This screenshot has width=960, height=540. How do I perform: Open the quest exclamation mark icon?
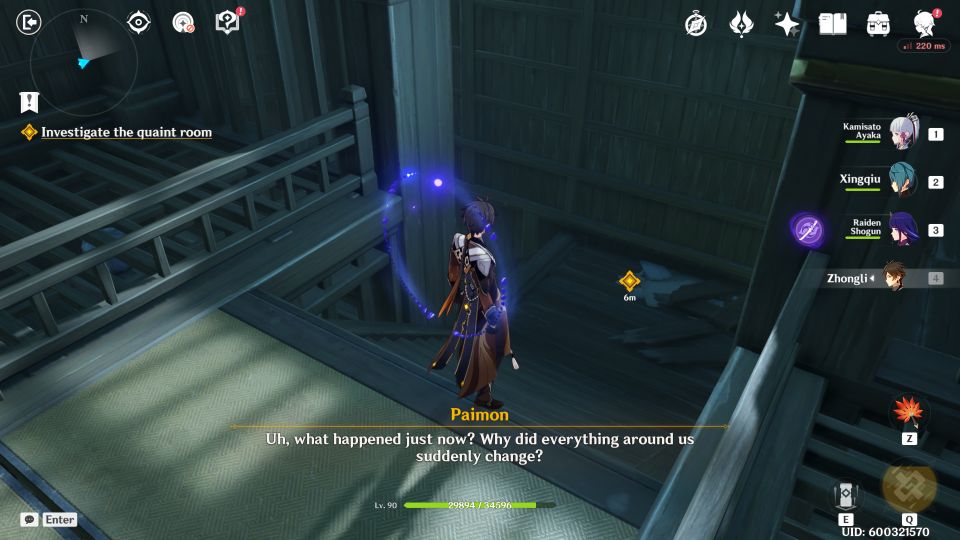[x=29, y=101]
